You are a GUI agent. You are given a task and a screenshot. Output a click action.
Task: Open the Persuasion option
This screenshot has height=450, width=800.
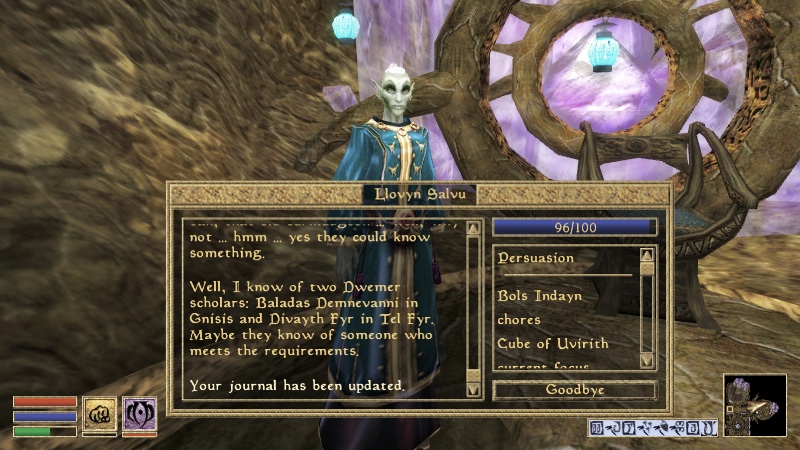[536, 258]
